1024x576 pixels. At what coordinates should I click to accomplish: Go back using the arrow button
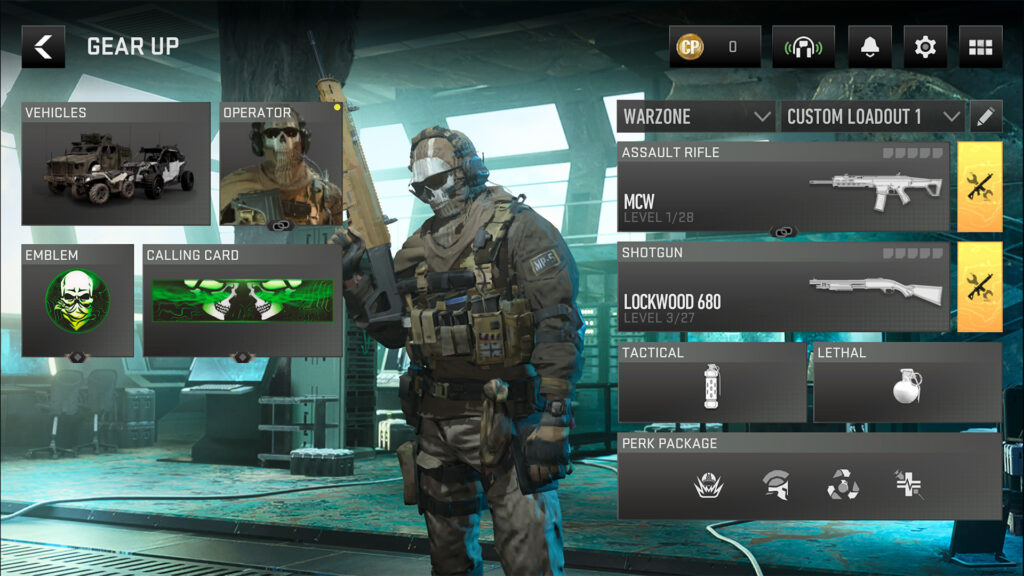pos(43,47)
